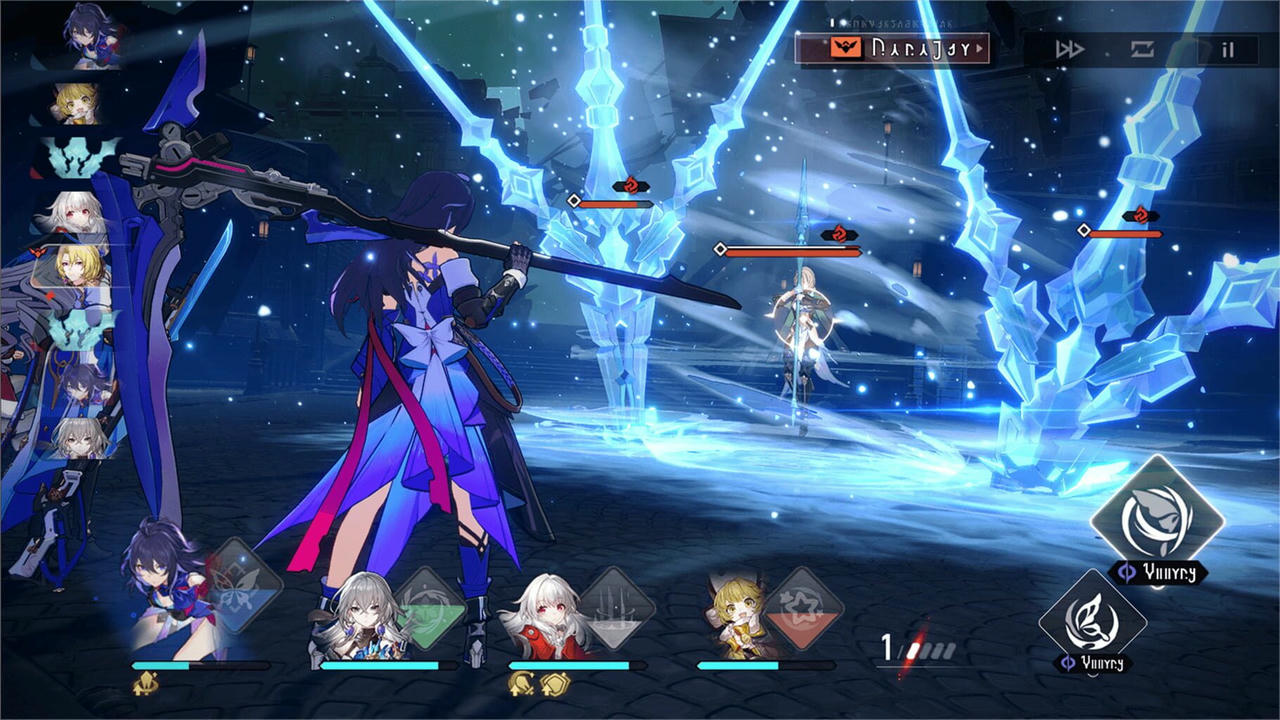The height and width of the screenshot is (720, 1280).
Task: Open the pause menu
Action: point(1228,48)
